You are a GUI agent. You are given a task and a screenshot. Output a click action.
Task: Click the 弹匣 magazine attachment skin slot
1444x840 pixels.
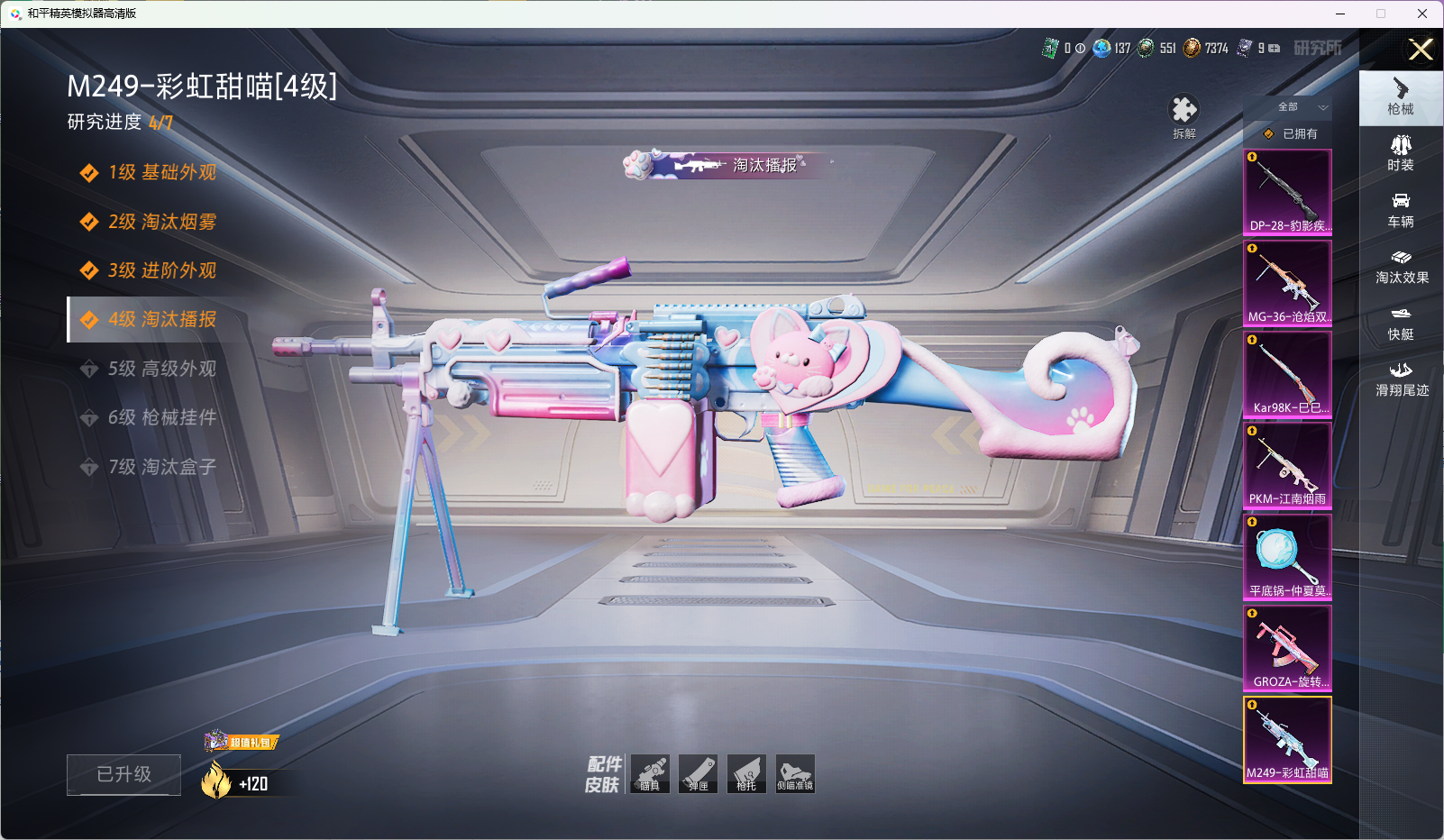(698, 773)
